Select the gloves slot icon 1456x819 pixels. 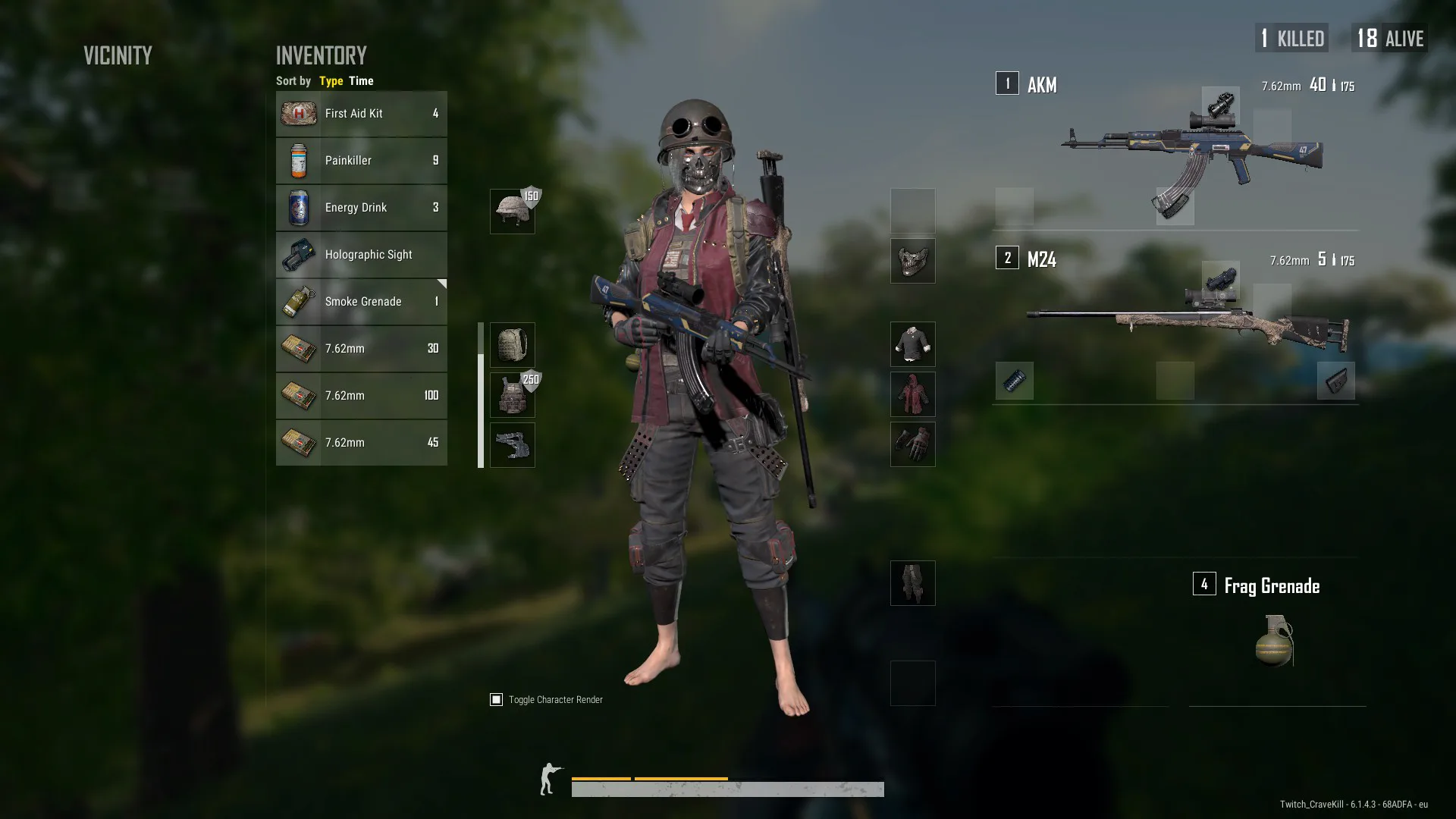point(912,444)
